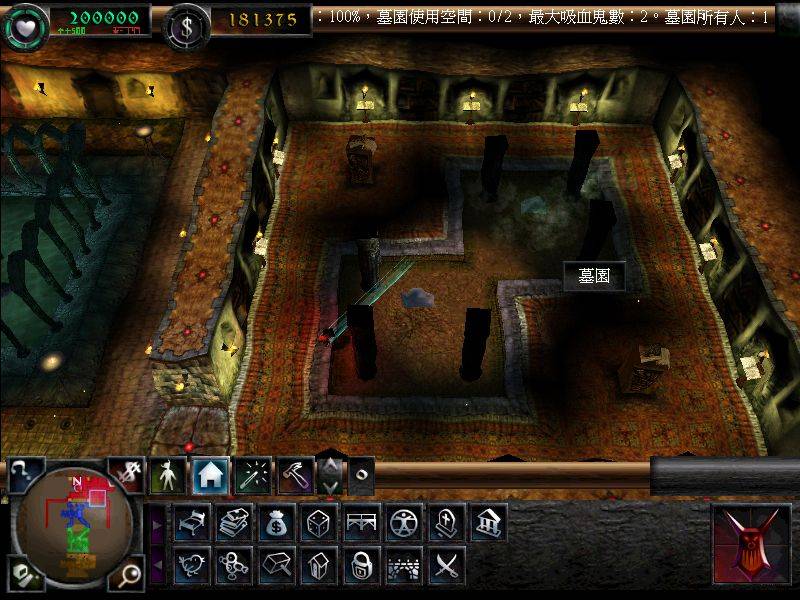Screen dimensions: 800x600
Task: Choose the Library books room icon
Action: [232, 522]
